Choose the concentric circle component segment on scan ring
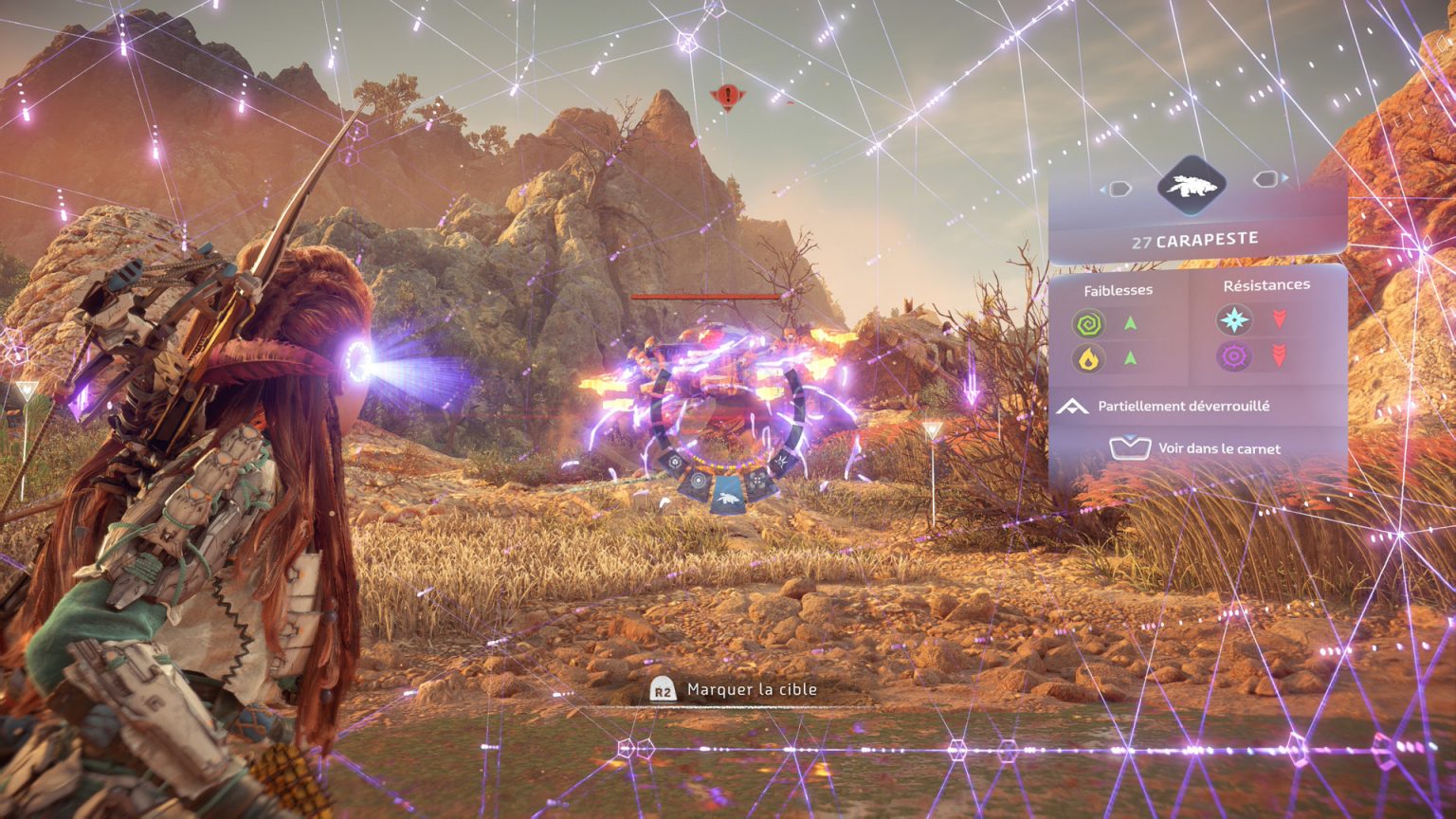This screenshot has height=819, width=1456. (699, 482)
